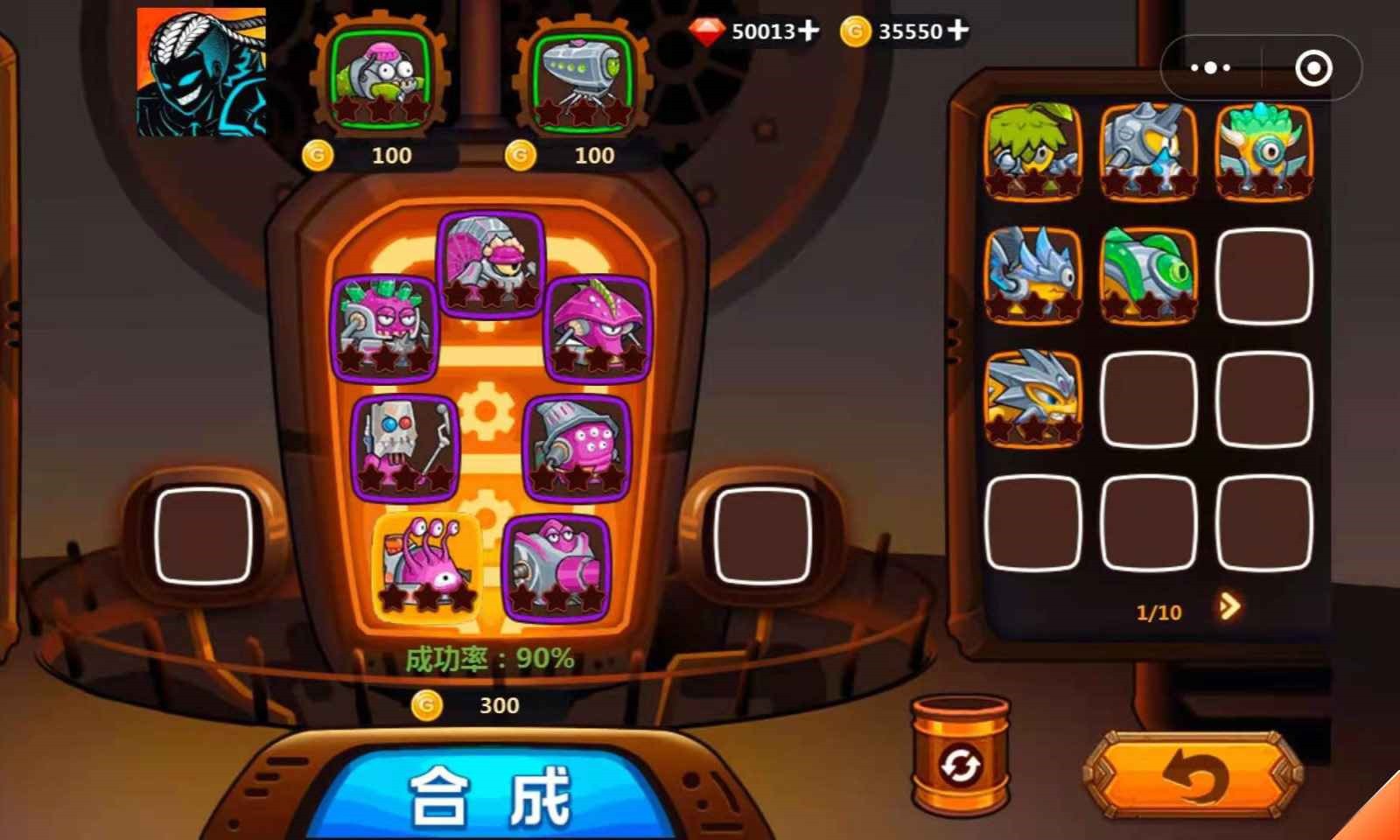The width and height of the screenshot is (1400, 840).
Task: Go back with the orange return arrow
Action: click(1193, 775)
